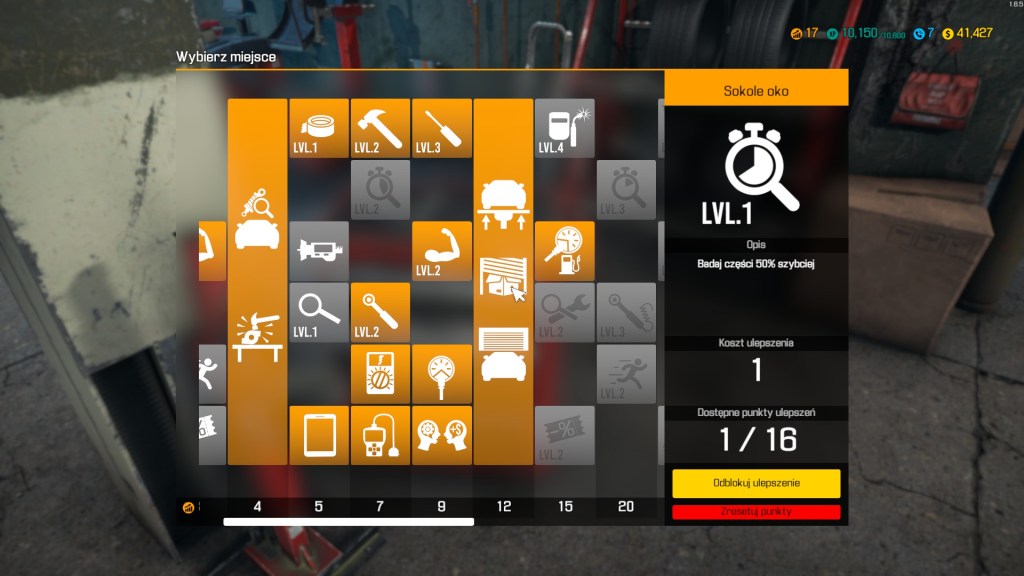This screenshot has height=576, width=1024.
Task: Pick the welder LVL.4 skill tile
Action: (564, 128)
